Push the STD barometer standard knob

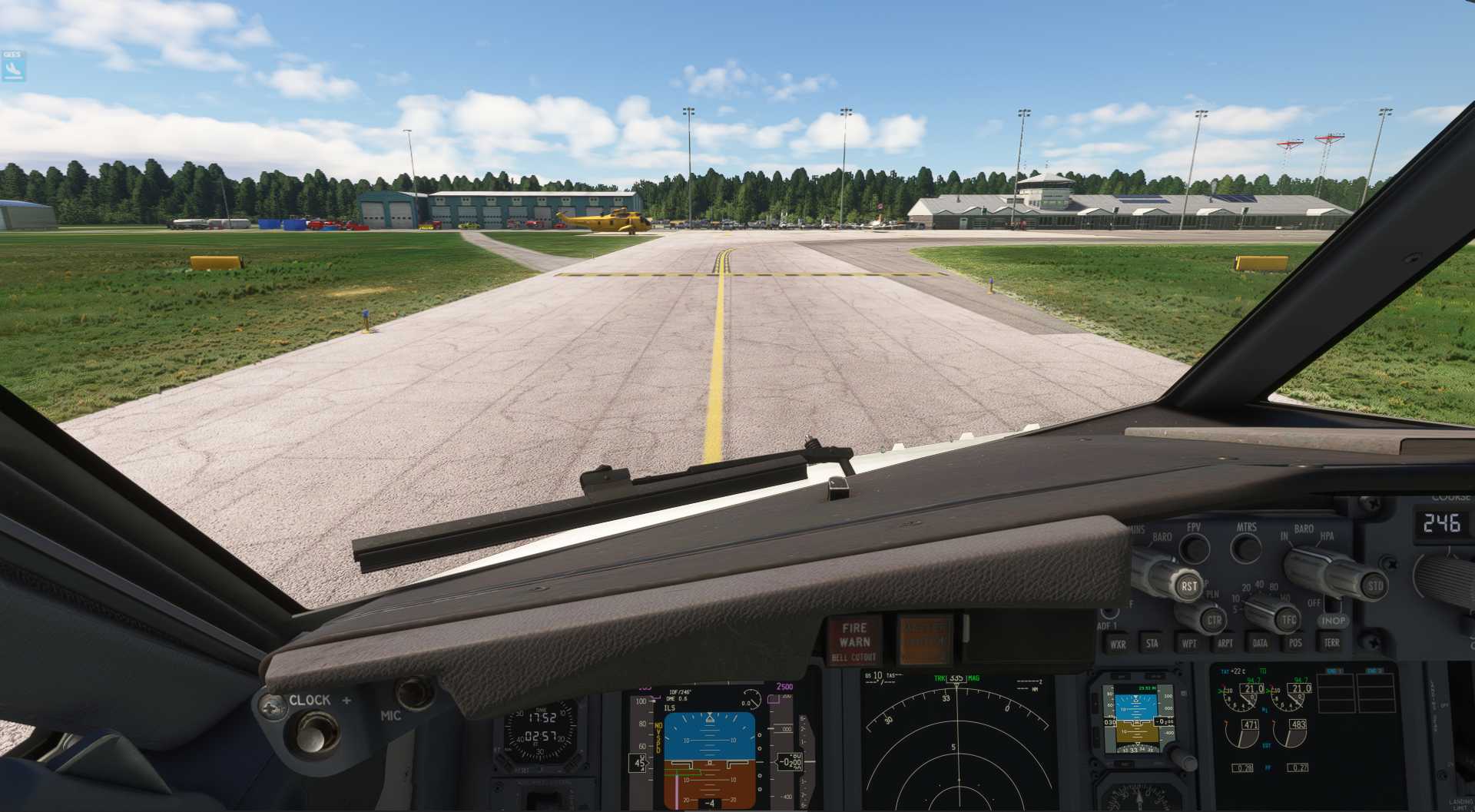tap(1374, 585)
